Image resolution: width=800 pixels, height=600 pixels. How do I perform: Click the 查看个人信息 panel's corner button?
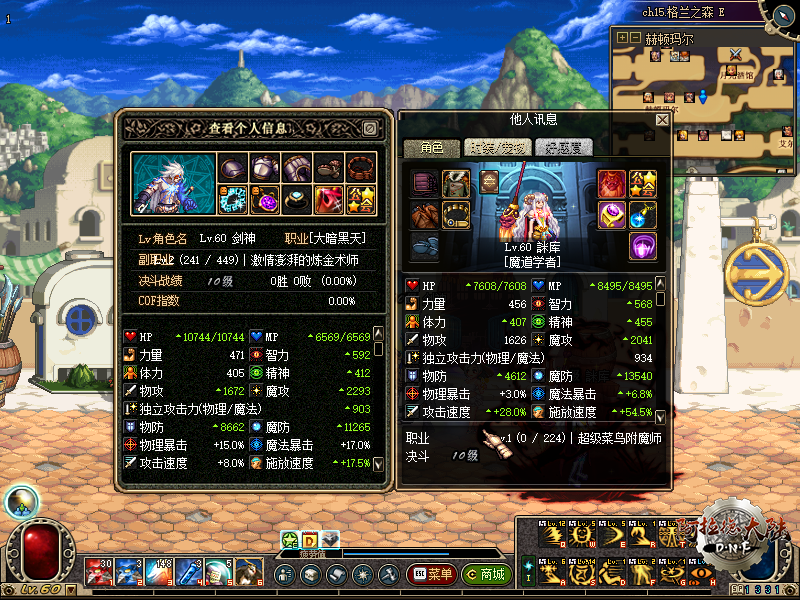pos(369,129)
